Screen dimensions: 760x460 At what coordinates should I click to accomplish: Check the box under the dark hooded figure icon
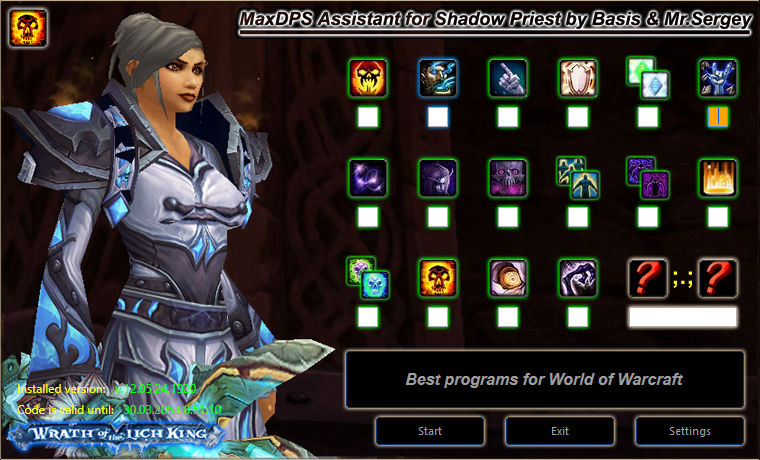pos(438,216)
